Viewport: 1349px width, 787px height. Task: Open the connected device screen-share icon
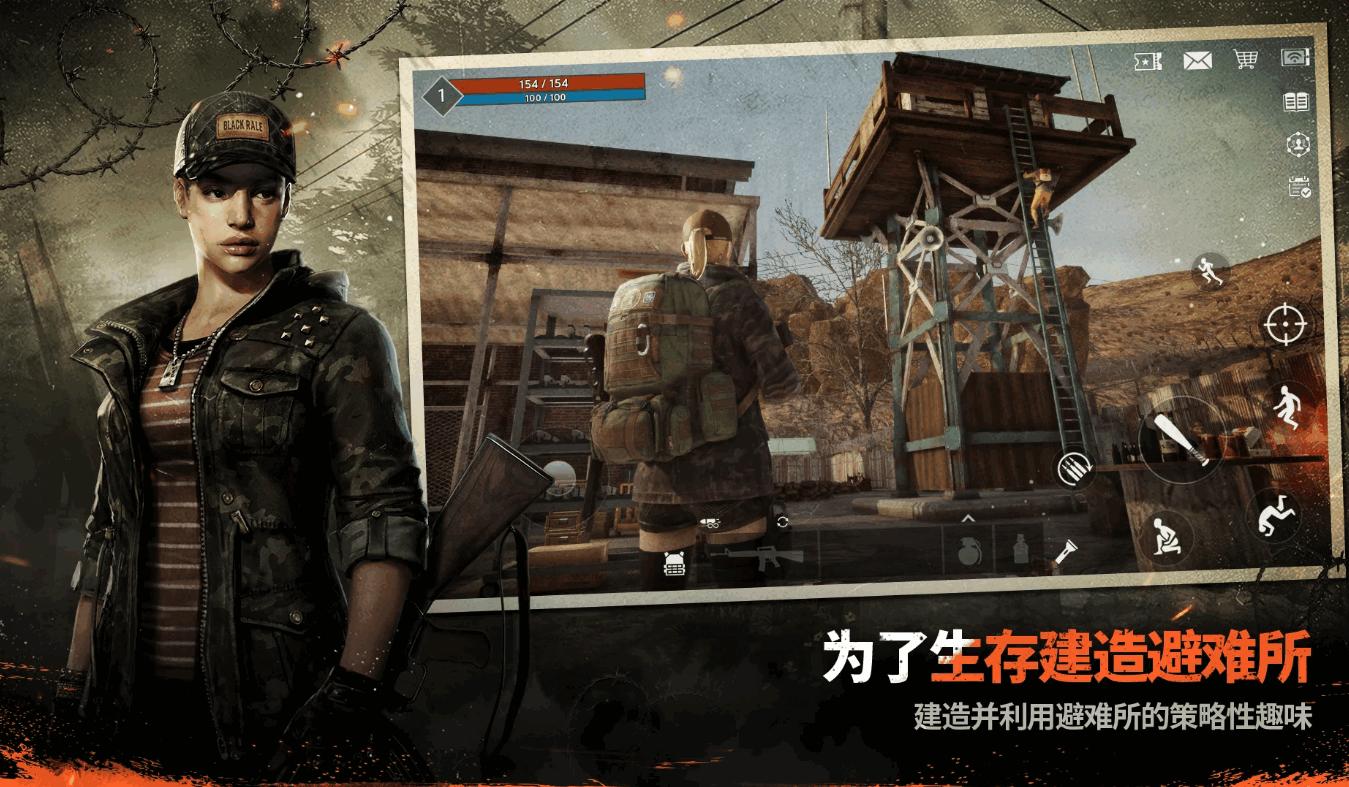click(x=1295, y=58)
